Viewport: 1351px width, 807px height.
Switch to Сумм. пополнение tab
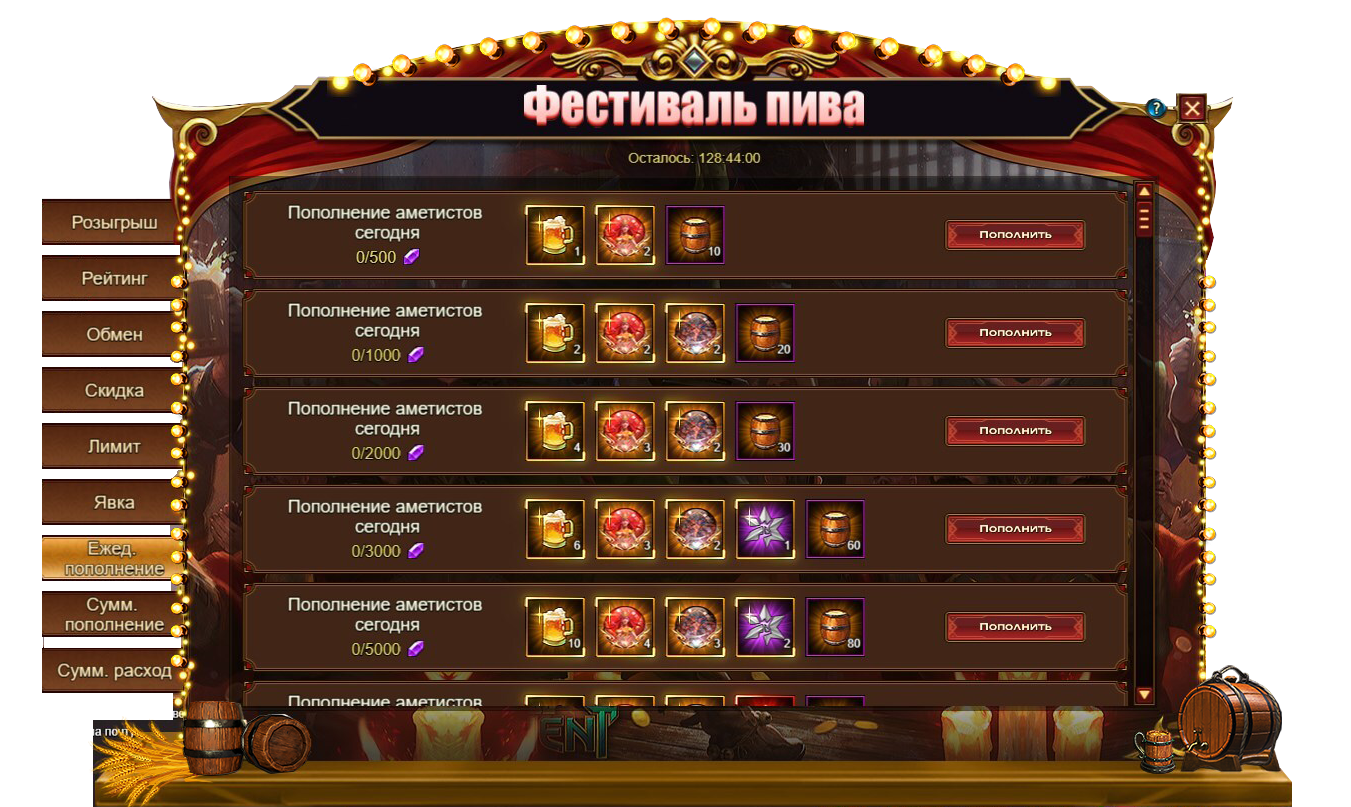113,614
